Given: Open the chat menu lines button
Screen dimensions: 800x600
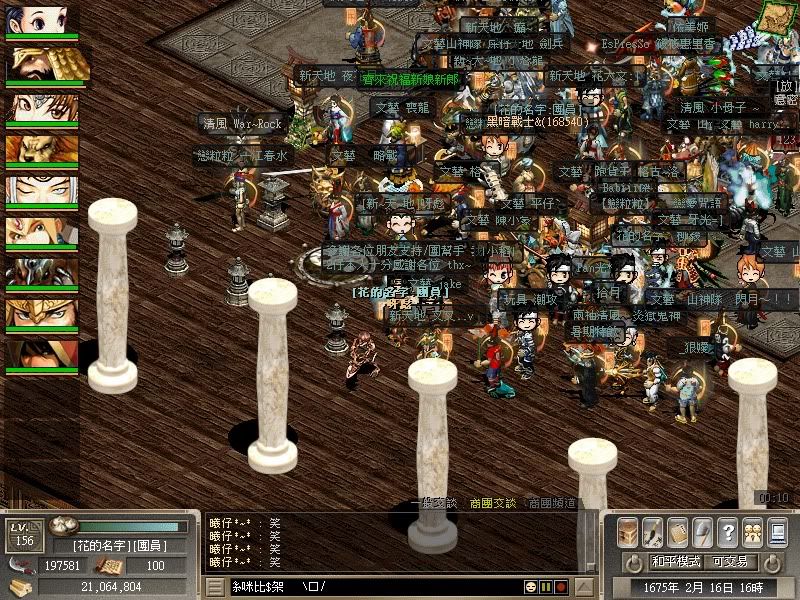Looking at the screenshot, I should (x=214, y=586).
